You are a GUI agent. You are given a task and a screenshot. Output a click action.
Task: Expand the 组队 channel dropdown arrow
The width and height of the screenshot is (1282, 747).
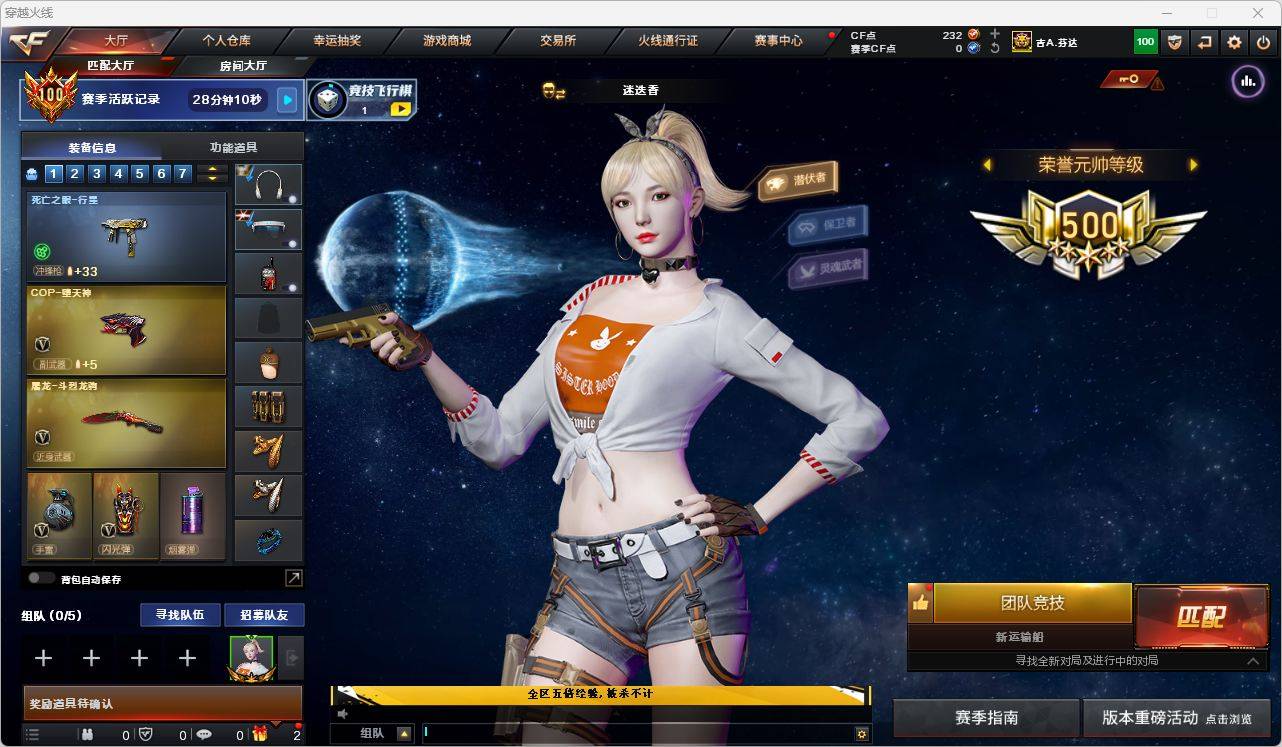point(404,733)
